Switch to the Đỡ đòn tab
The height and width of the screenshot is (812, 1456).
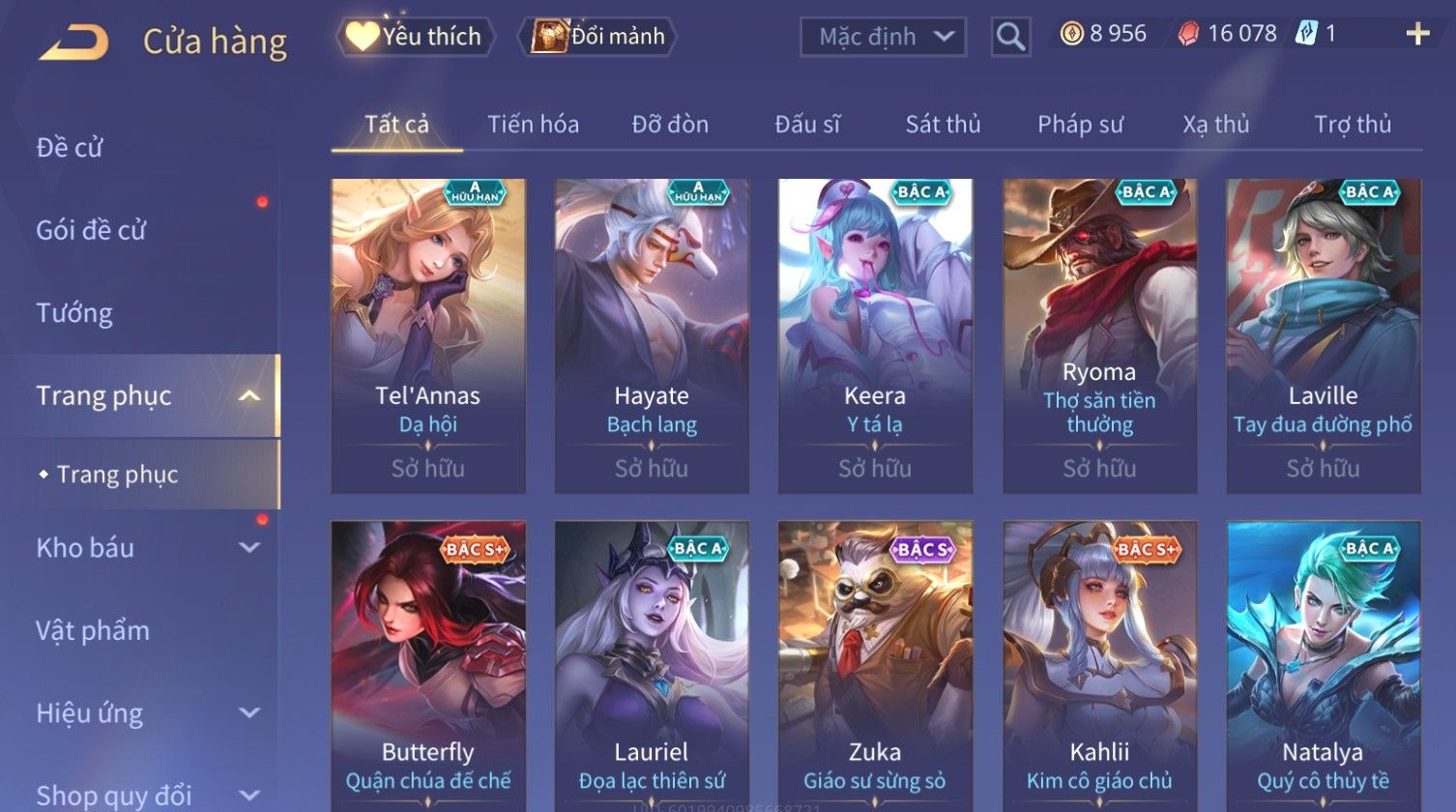click(x=670, y=125)
